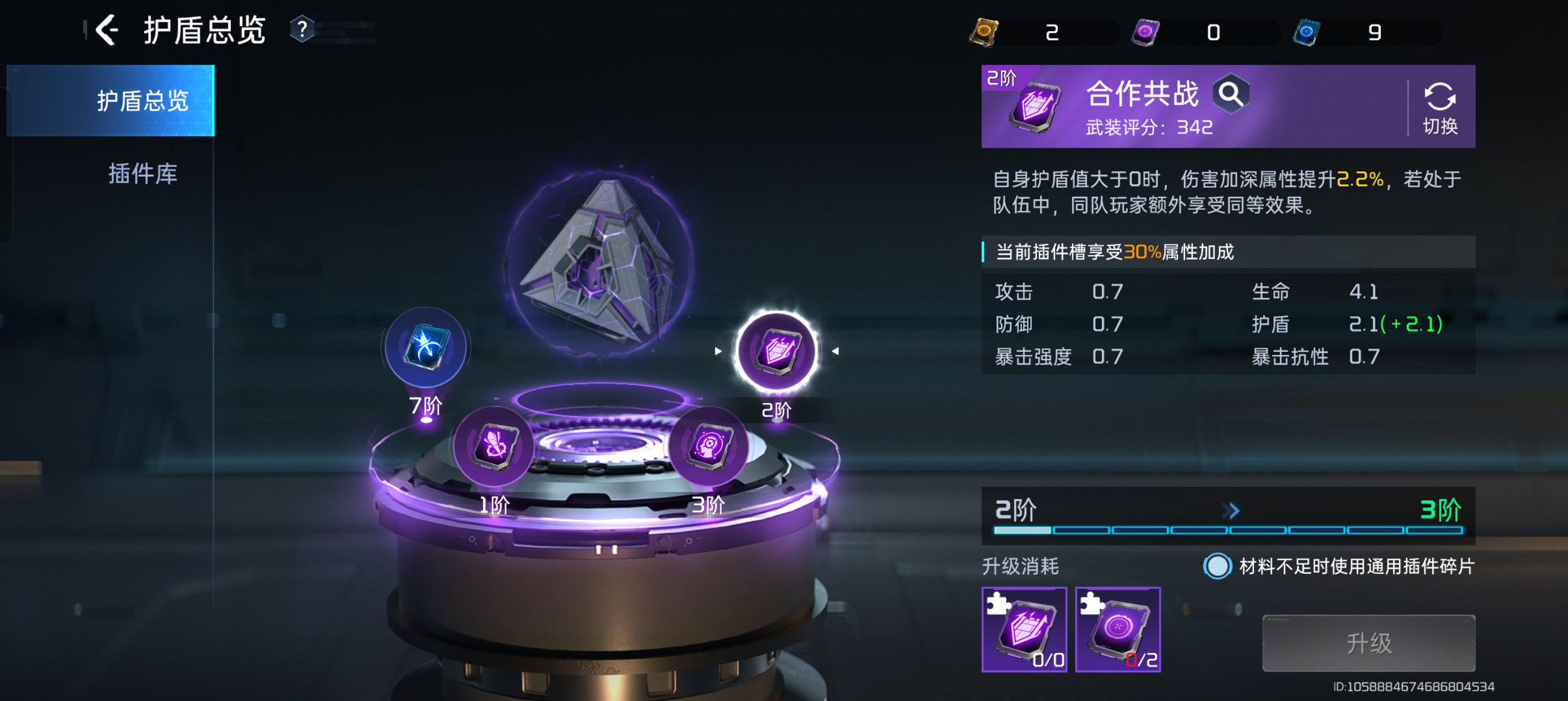Click the gold plugin currency icon
Image resolution: width=1568 pixels, height=701 pixels.
pos(984,32)
